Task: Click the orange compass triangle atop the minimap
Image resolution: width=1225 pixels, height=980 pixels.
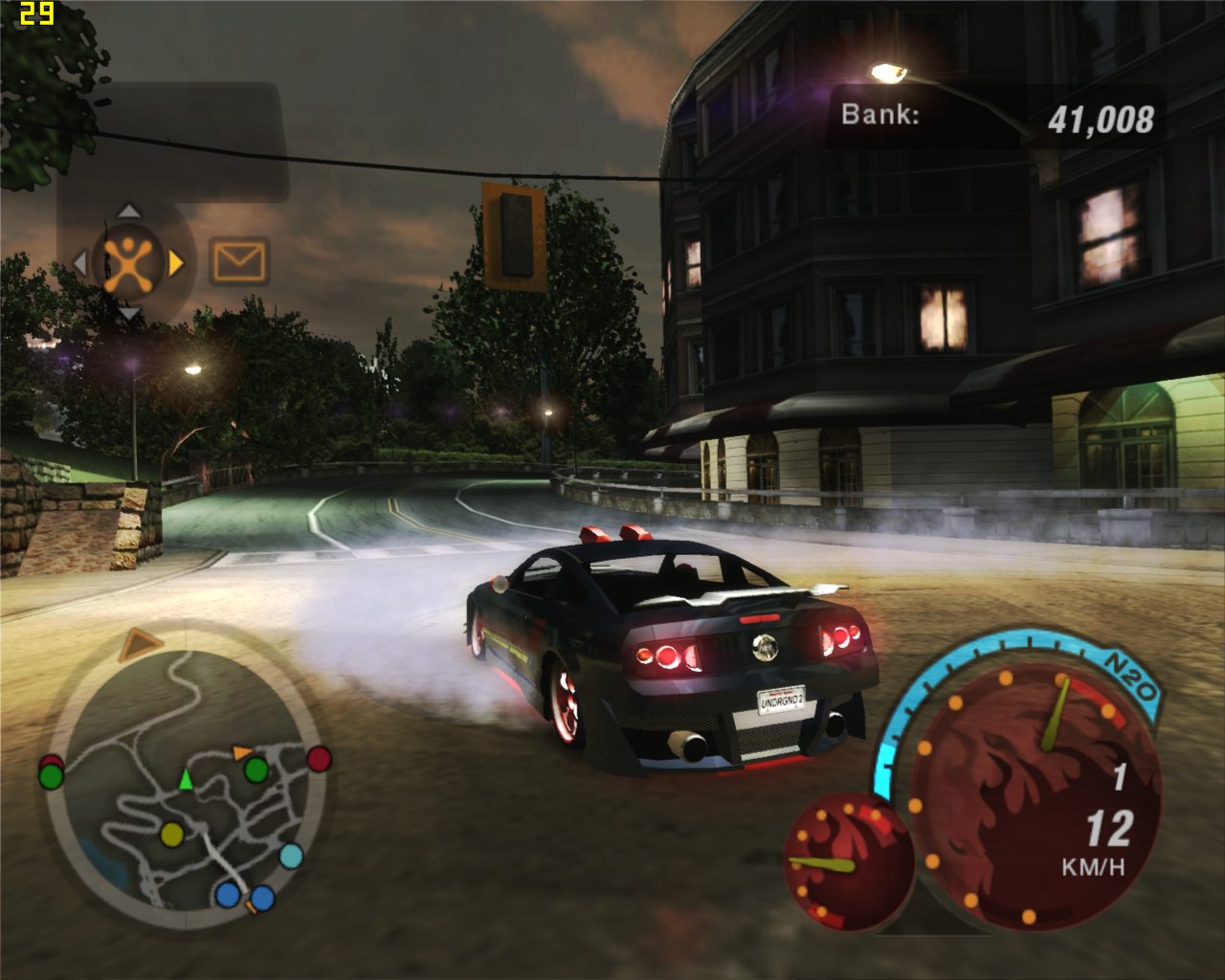Action: coord(140,643)
